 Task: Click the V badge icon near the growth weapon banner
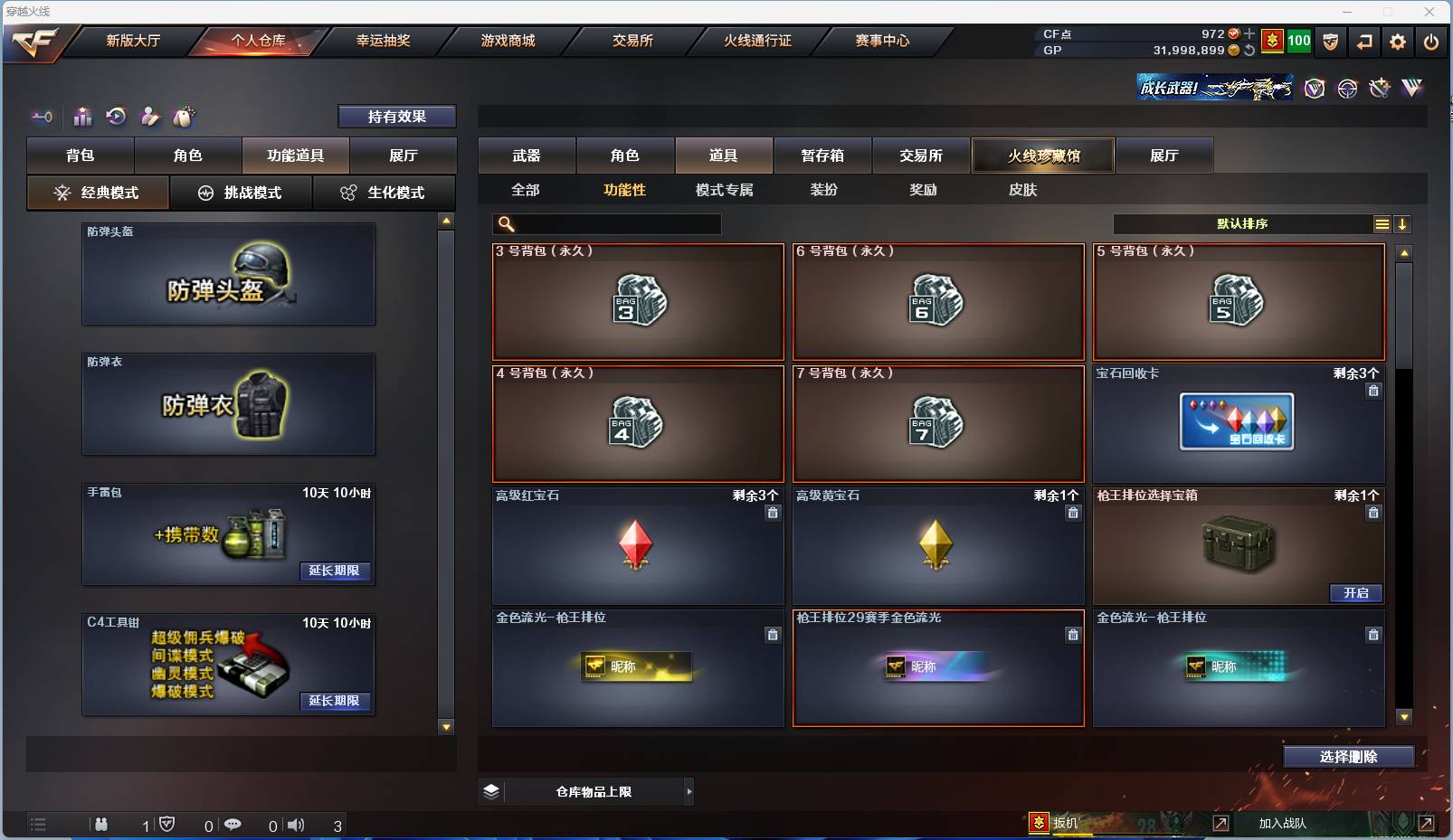[x=1316, y=89]
